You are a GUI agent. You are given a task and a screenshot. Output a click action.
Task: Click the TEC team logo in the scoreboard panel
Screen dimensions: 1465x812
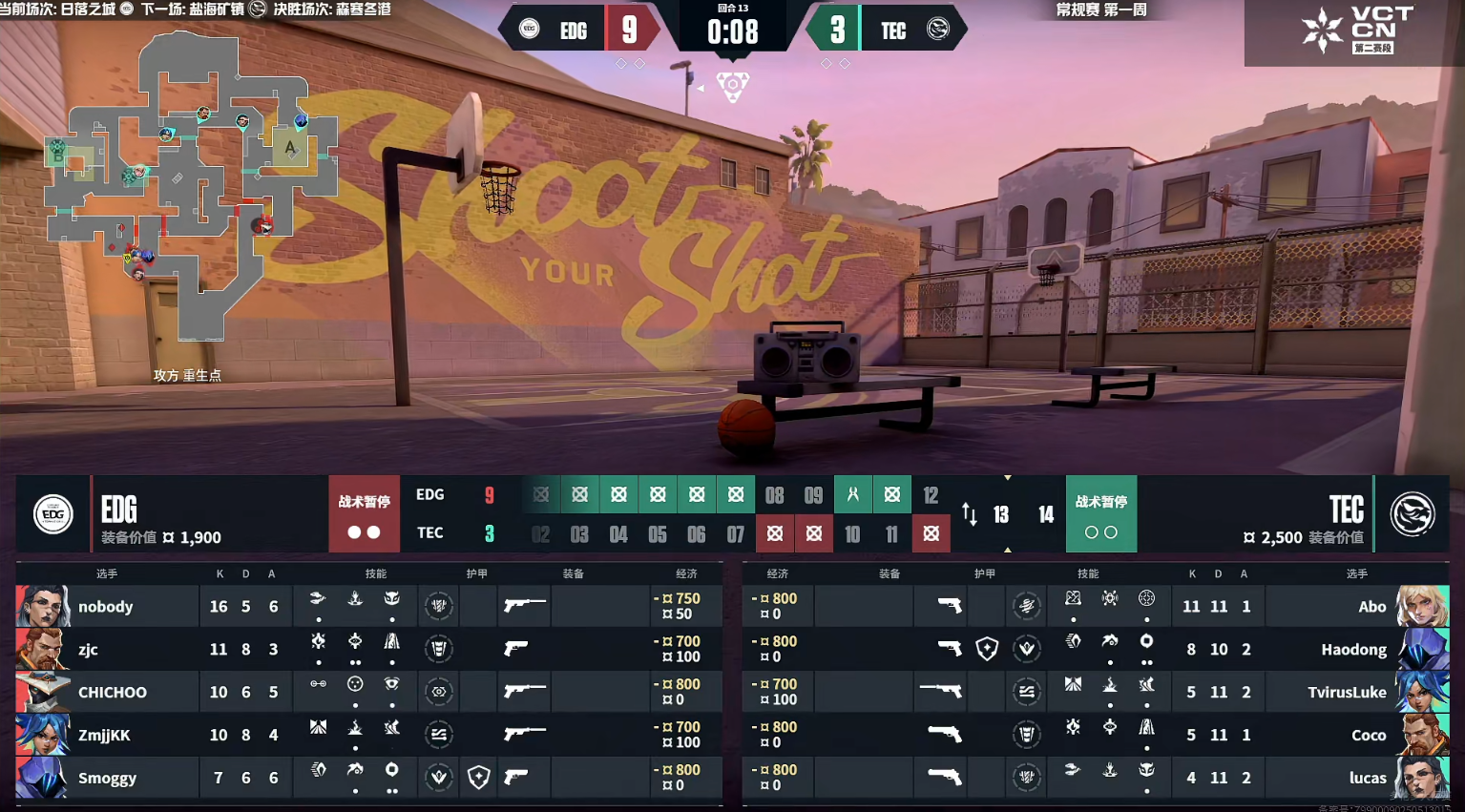click(x=1413, y=514)
